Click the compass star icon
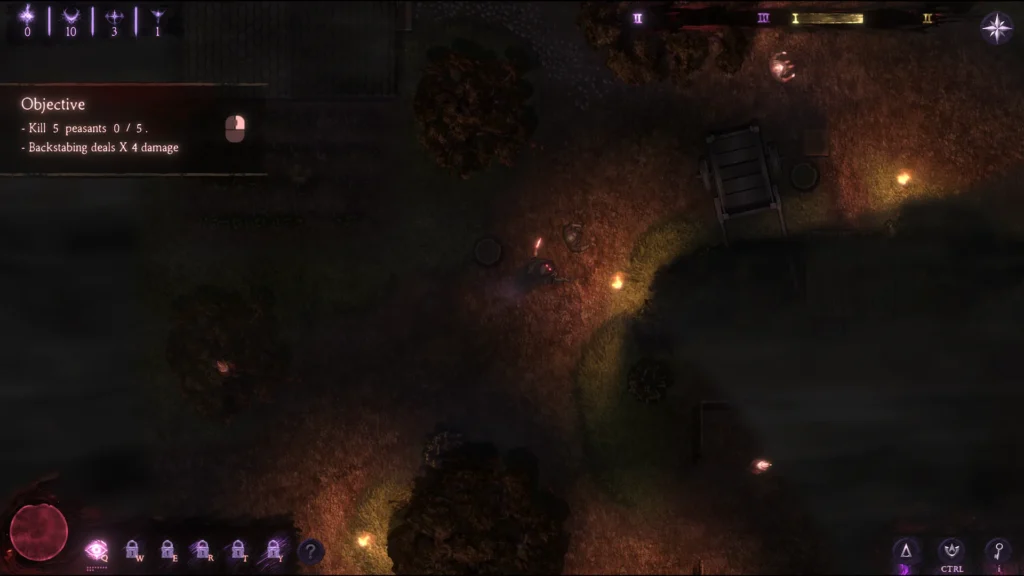This screenshot has height=576, width=1024. (996, 28)
